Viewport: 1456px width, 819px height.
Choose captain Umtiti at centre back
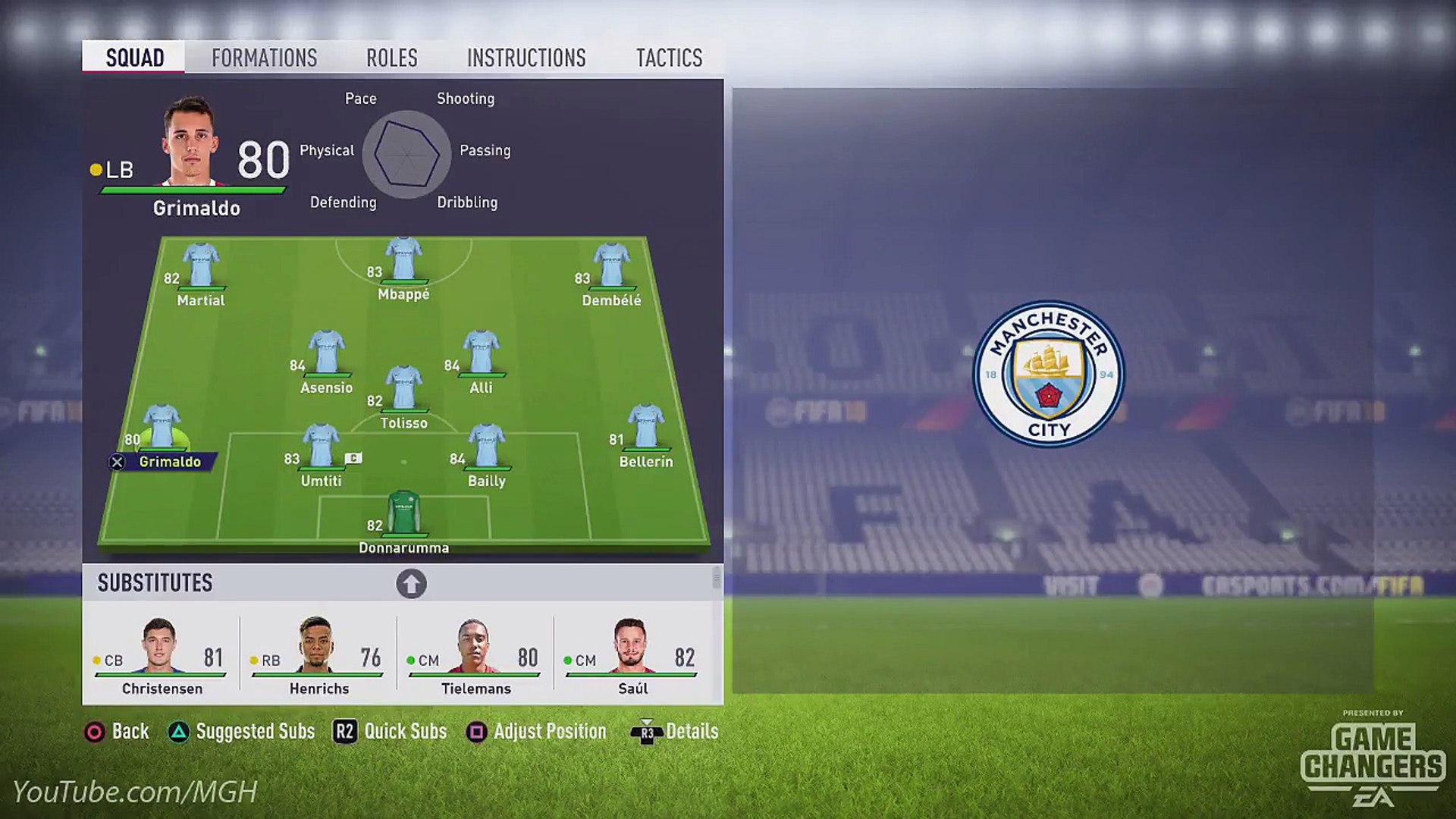[x=321, y=450]
